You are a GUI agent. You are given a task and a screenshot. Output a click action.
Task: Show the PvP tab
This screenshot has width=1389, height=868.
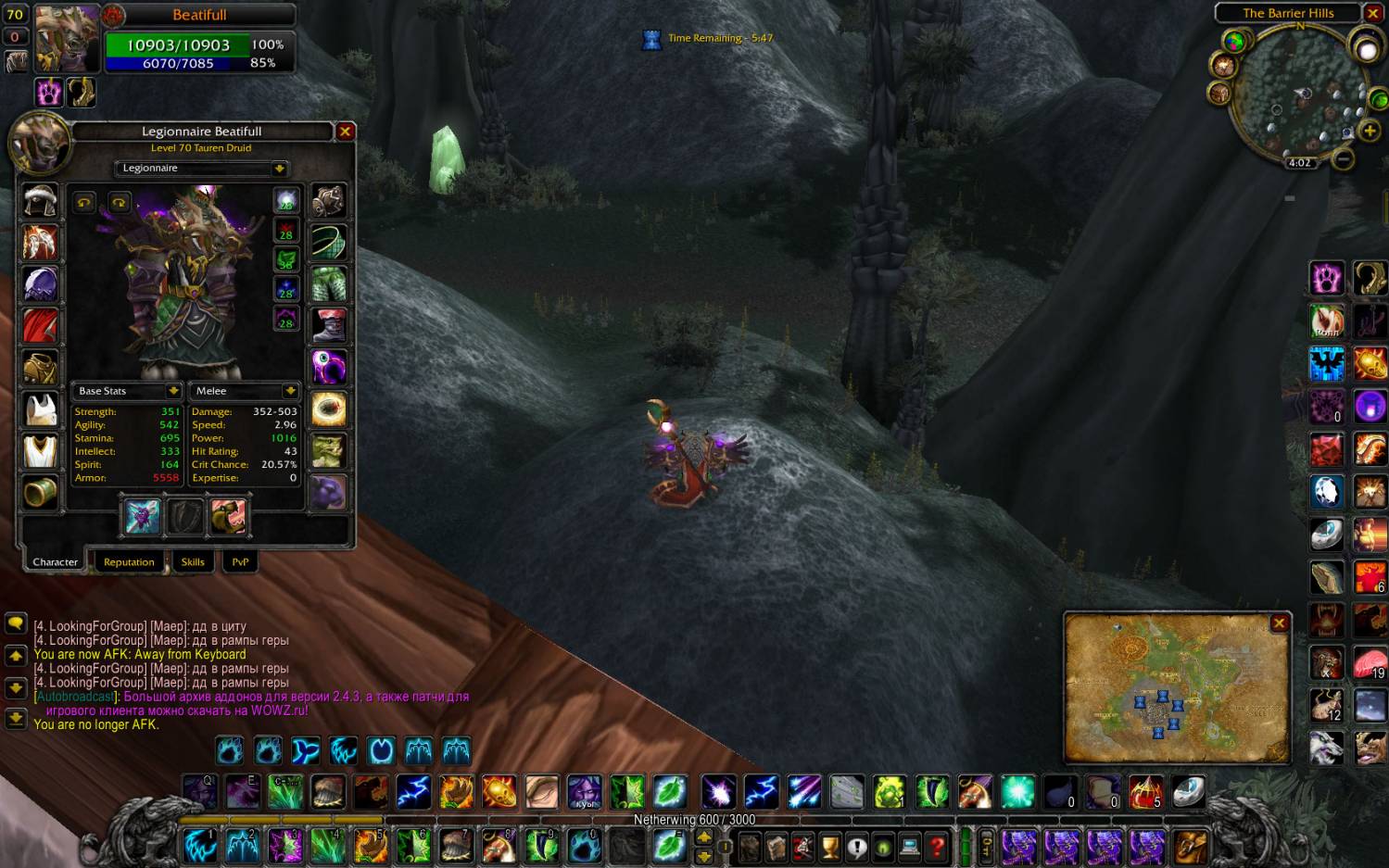(240, 561)
